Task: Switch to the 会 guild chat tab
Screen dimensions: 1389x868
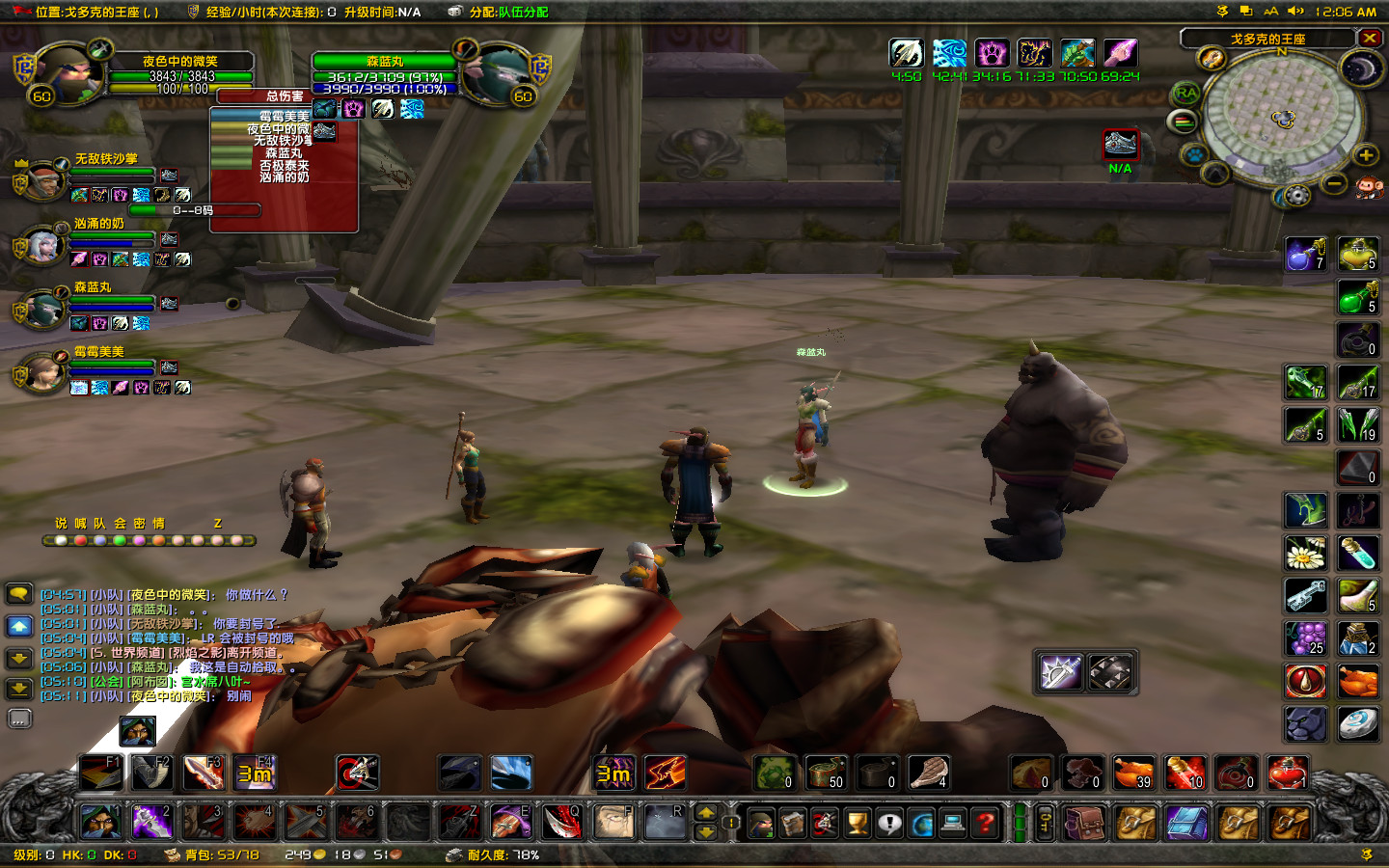Action: point(121,525)
